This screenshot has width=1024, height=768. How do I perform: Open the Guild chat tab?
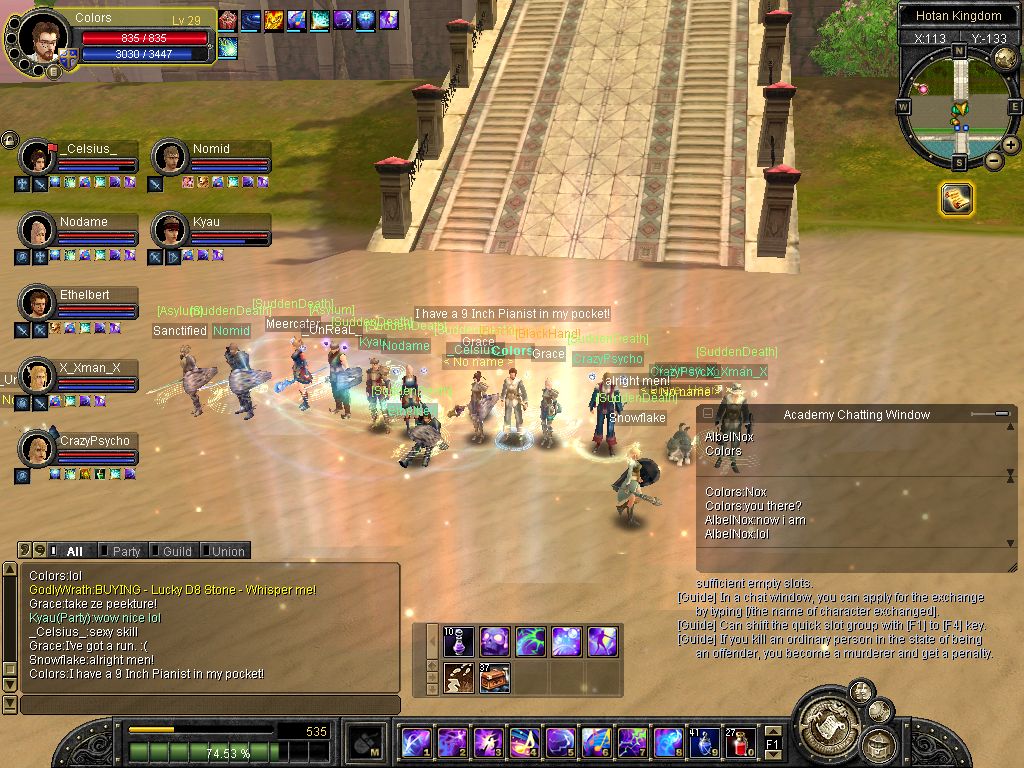click(174, 551)
